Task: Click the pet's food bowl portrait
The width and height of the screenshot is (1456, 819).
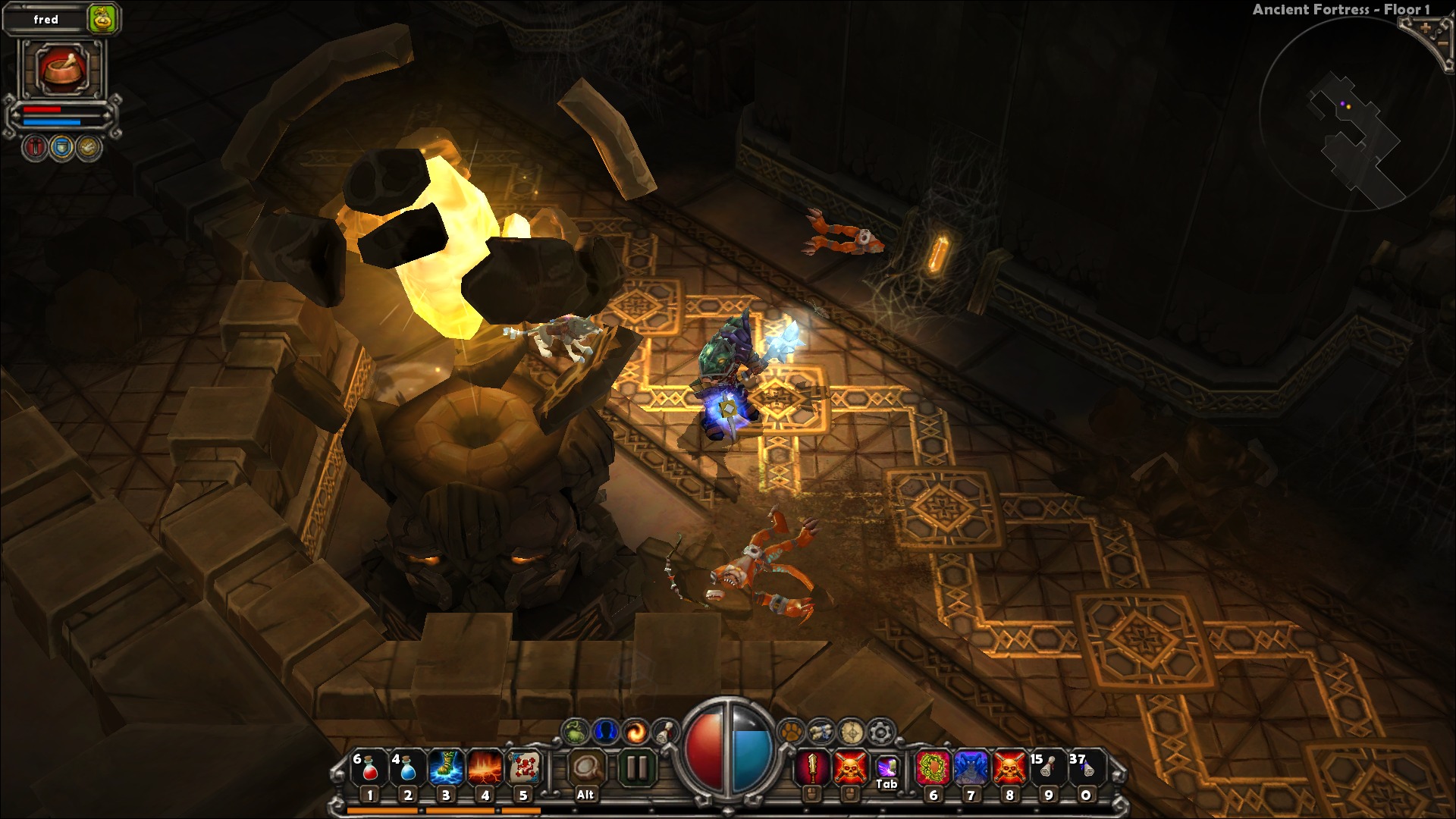Action: tap(62, 69)
